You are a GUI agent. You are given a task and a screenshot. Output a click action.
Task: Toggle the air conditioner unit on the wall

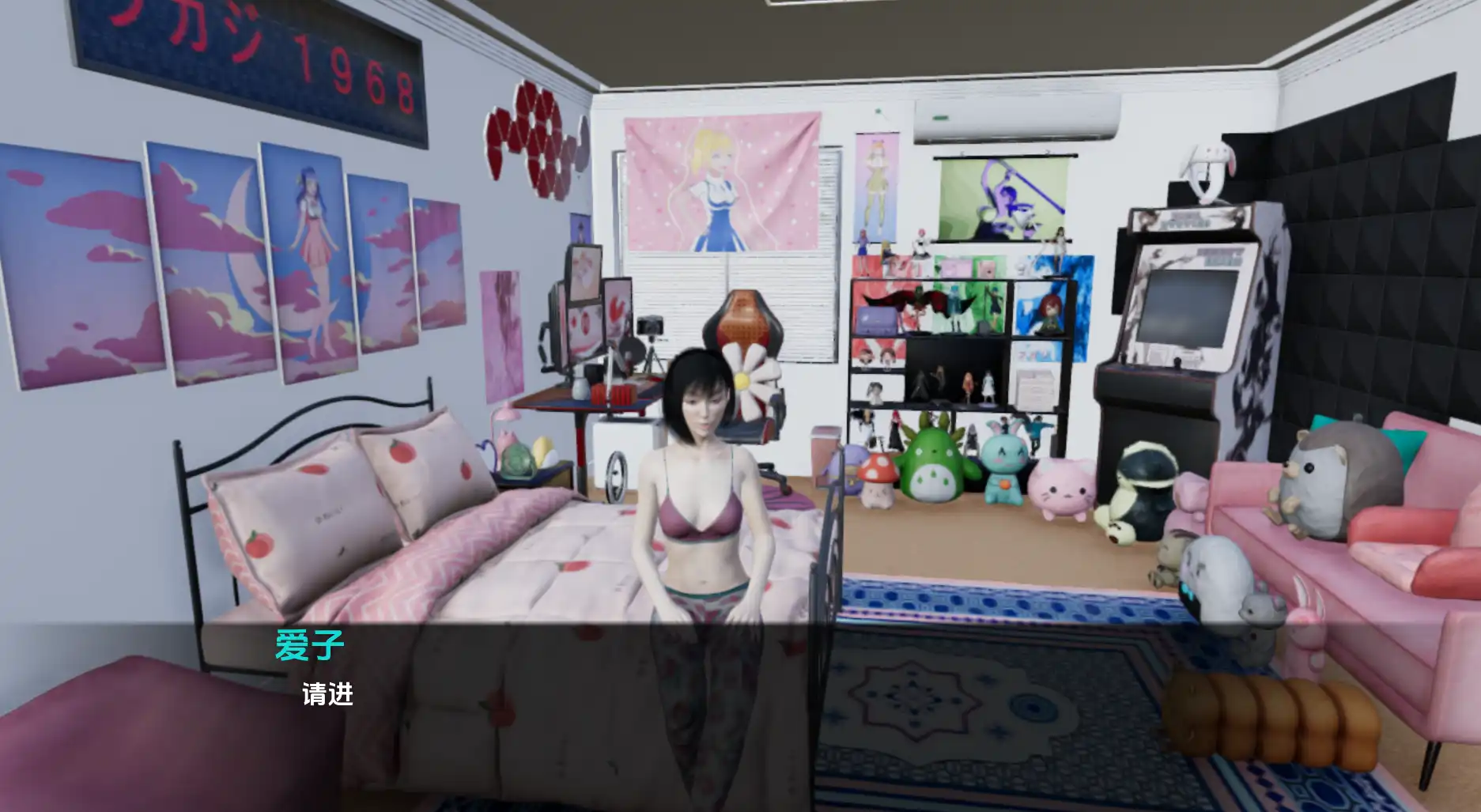click(1011, 119)
